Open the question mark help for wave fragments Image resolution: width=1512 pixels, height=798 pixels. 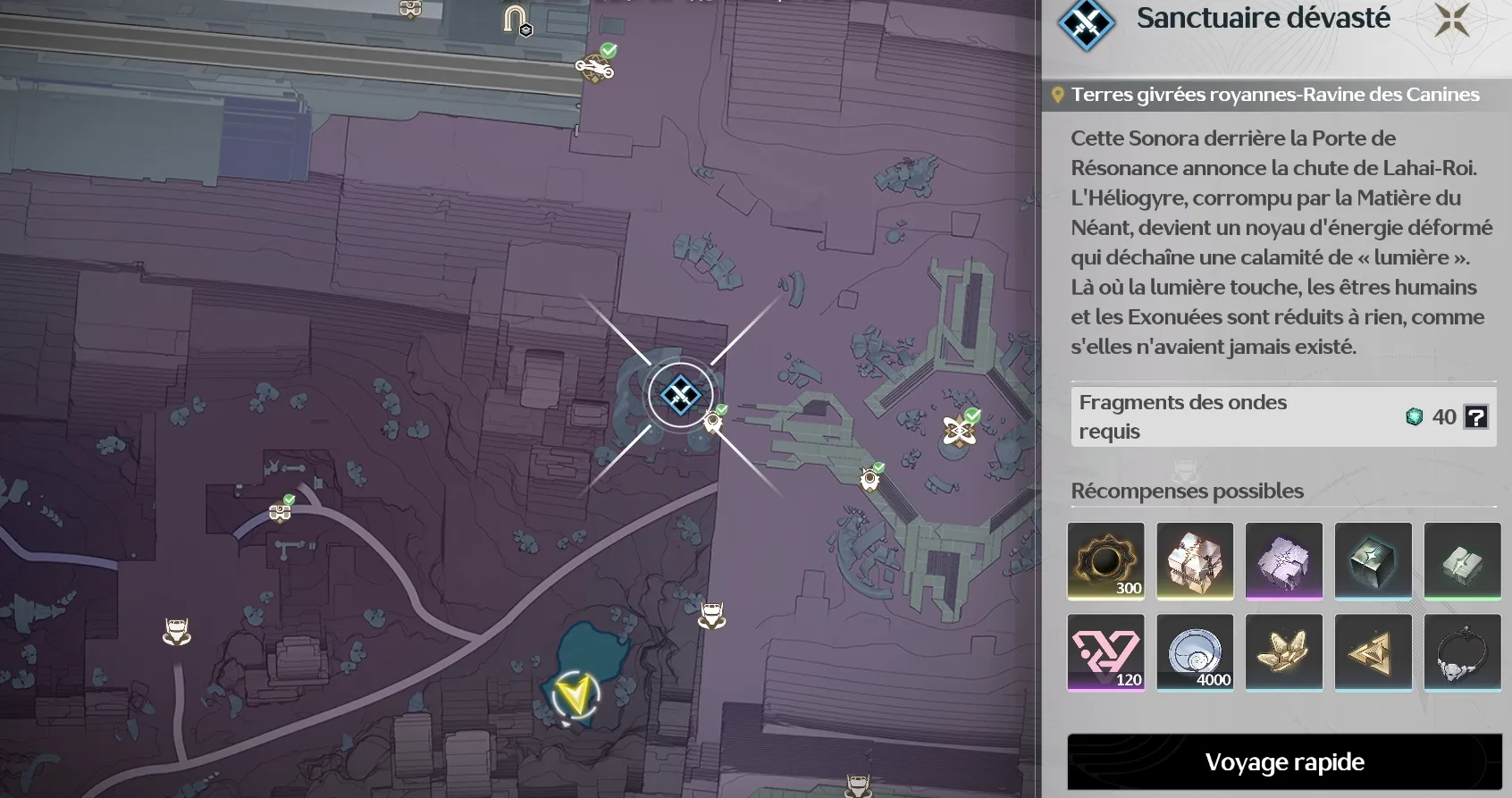[x=1475, y=416]
